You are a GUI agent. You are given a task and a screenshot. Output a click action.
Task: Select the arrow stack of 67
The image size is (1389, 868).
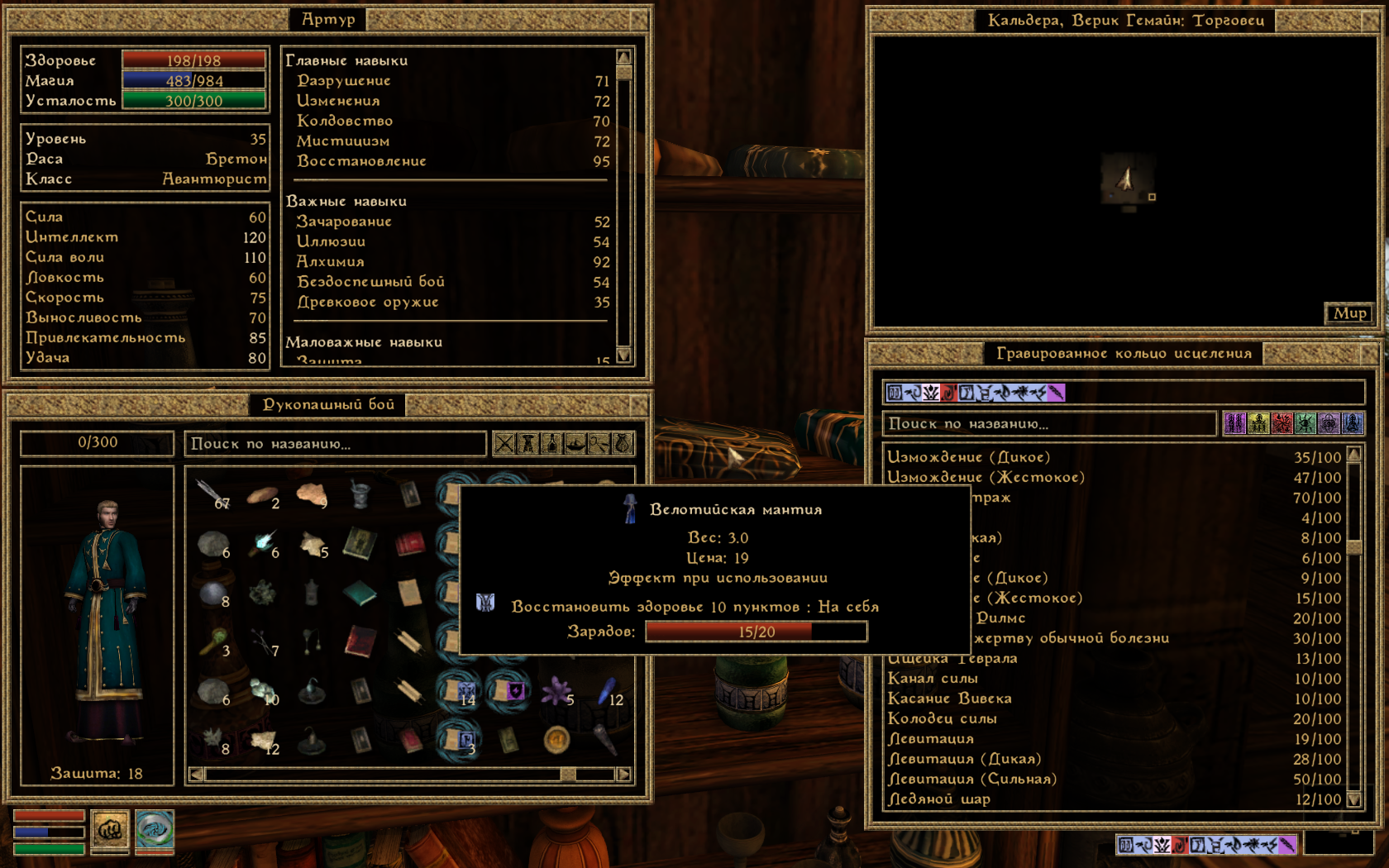pyautogui.click(x=212, y=494)
